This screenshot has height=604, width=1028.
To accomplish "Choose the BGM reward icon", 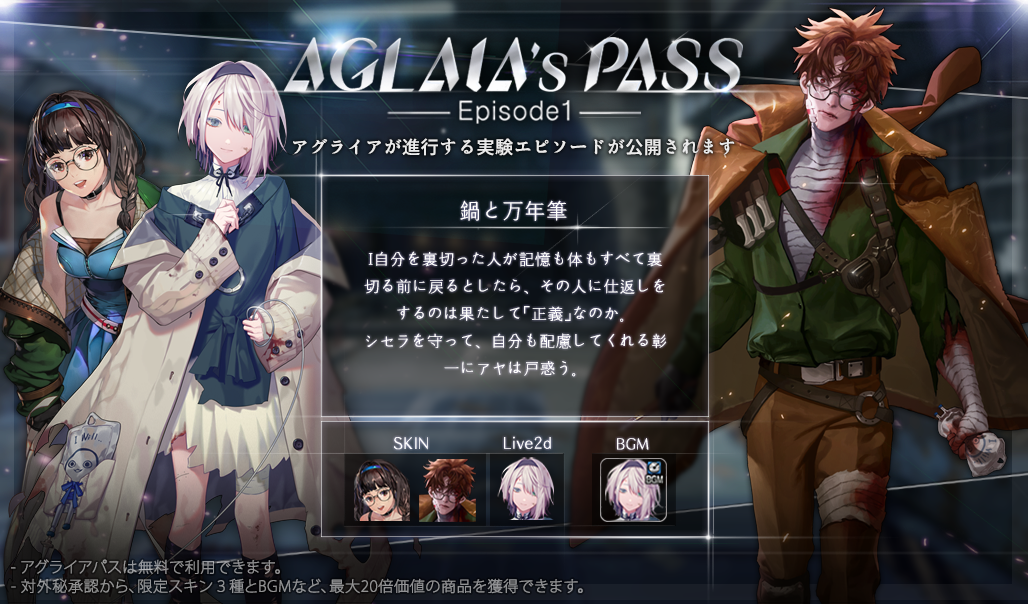I will coord(633,488).
